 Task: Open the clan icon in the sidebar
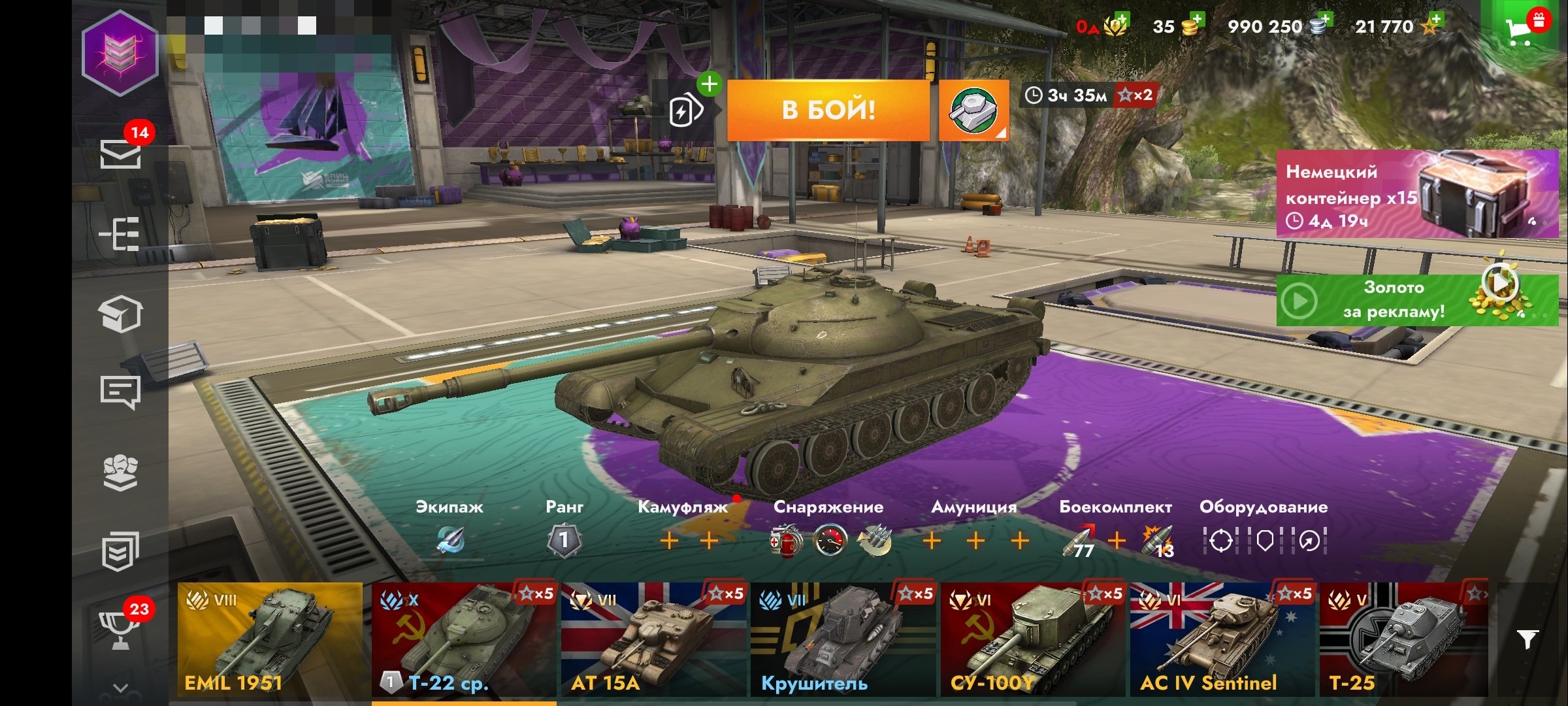pos(120,472)
